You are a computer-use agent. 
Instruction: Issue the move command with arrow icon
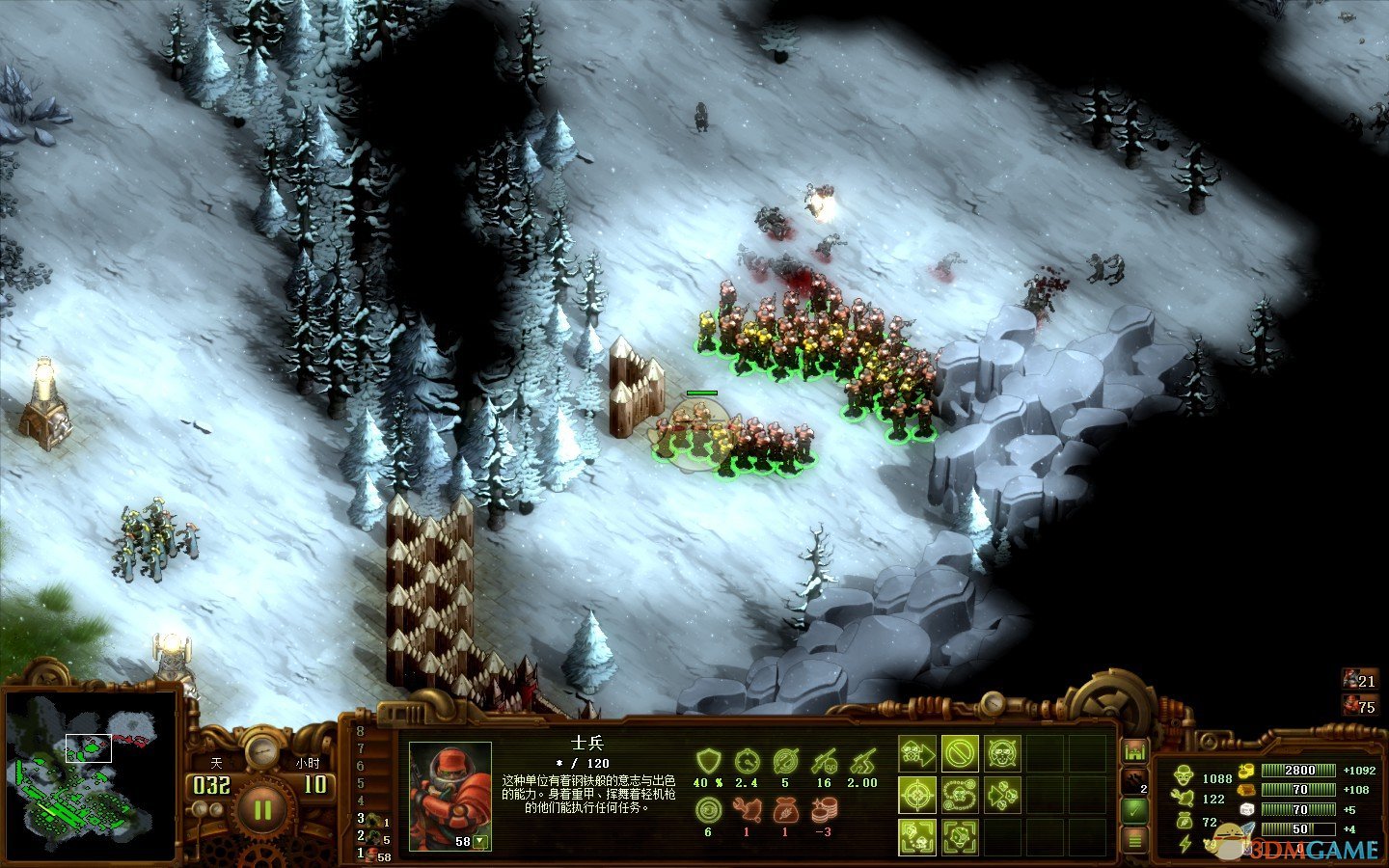coord(917,753)
